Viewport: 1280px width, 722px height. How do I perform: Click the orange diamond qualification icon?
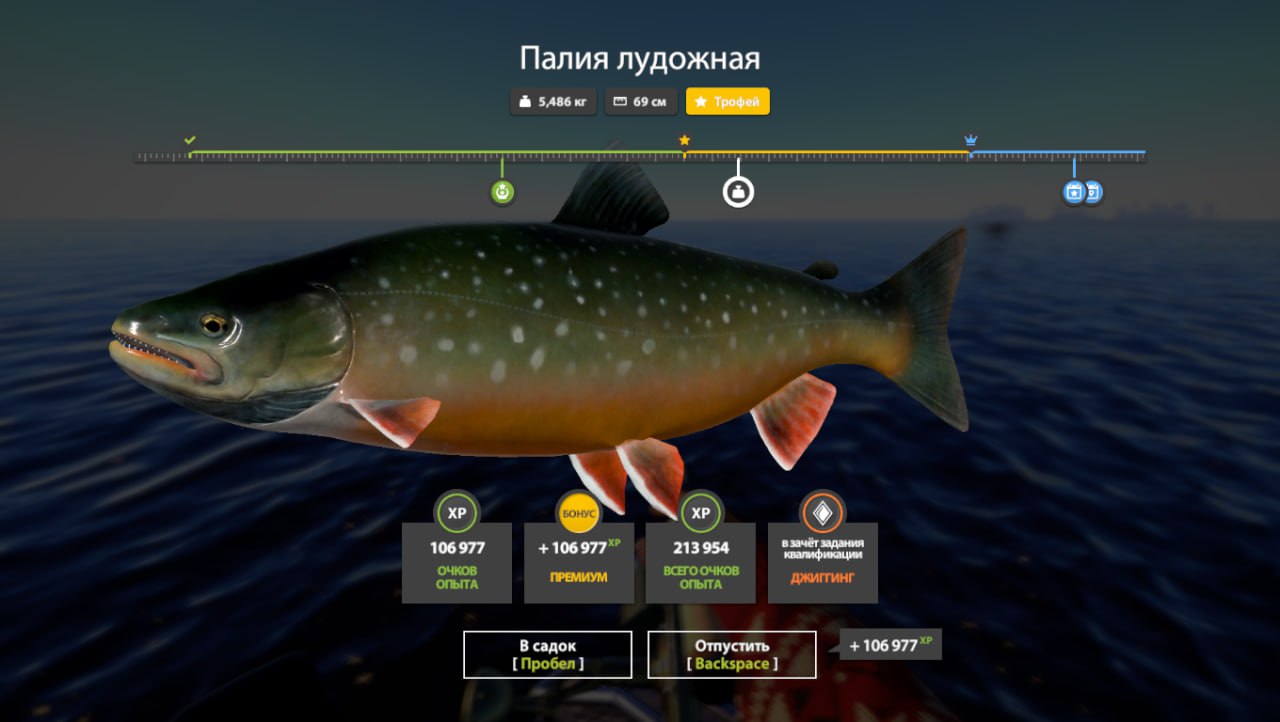click(x=822, y=513)
